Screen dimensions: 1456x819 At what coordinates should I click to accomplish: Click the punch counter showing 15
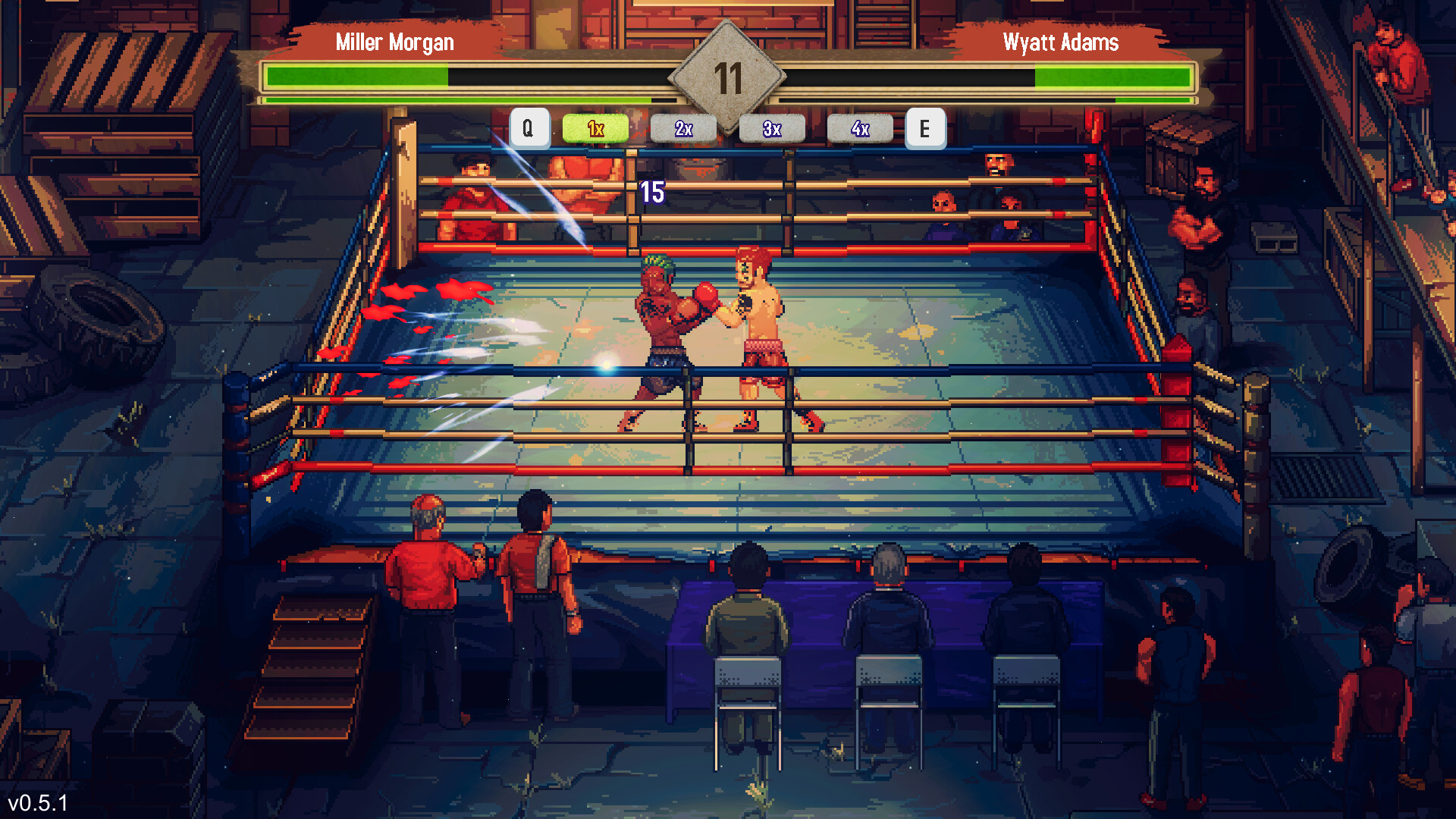tap(651, 192)
